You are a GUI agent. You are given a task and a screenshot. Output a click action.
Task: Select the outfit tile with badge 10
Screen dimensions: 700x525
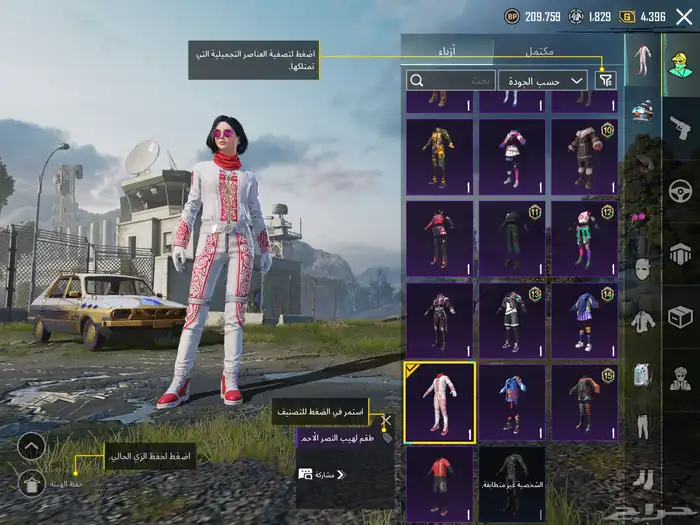(x=585, y=156)
